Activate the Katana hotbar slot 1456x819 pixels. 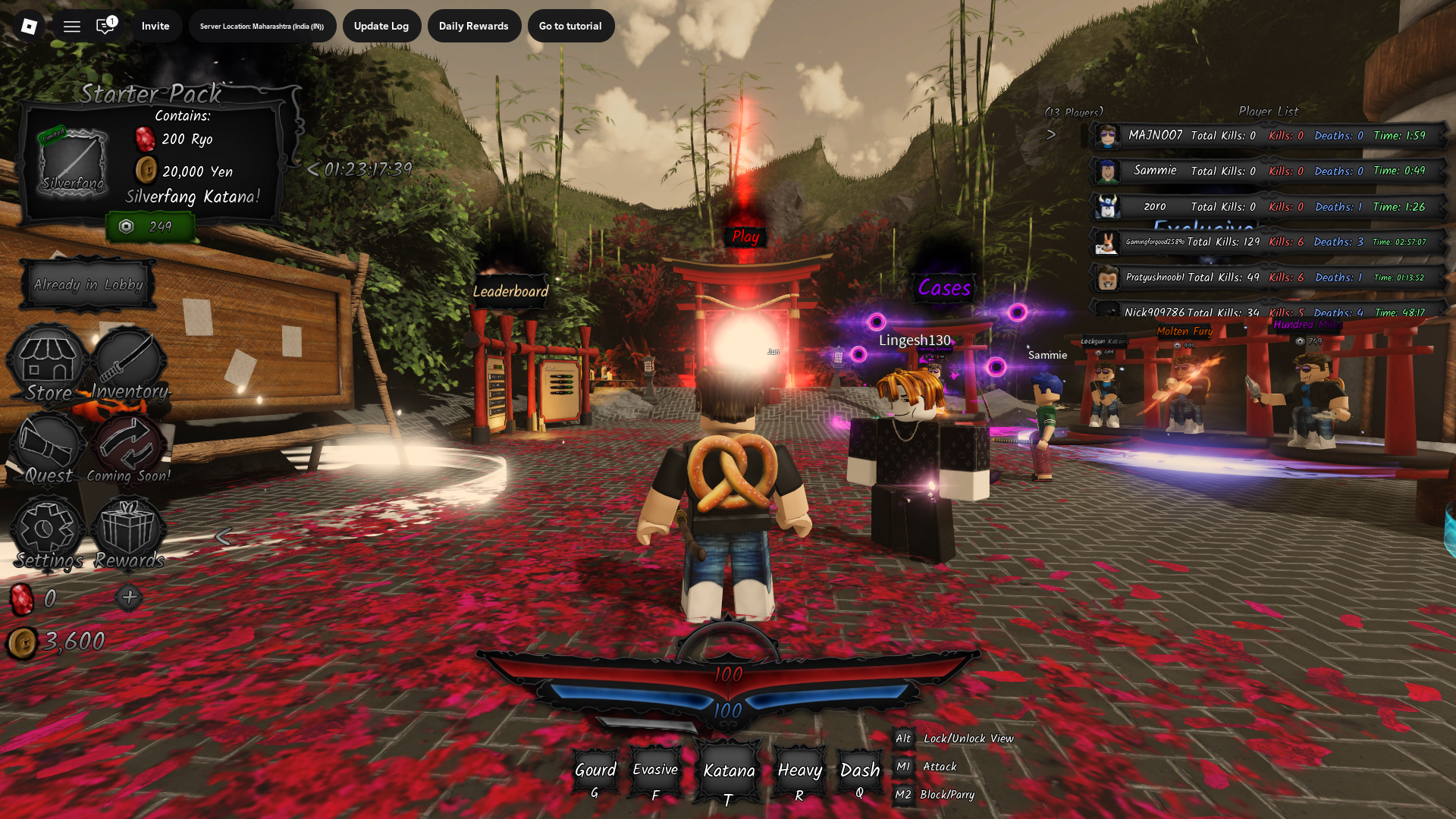(x=728, y=776)
